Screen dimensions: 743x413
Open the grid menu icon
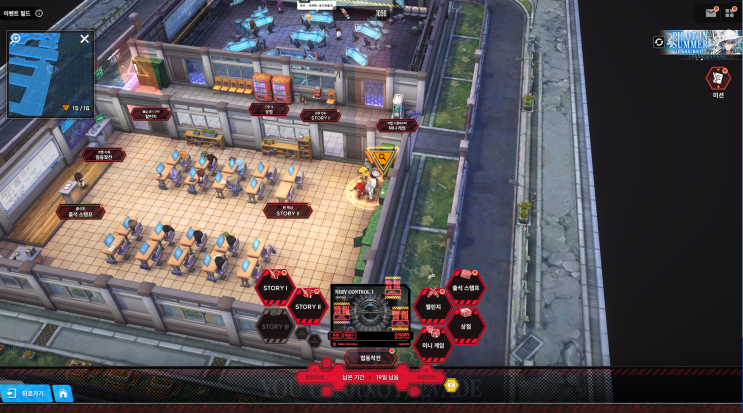tap(731, 13)
